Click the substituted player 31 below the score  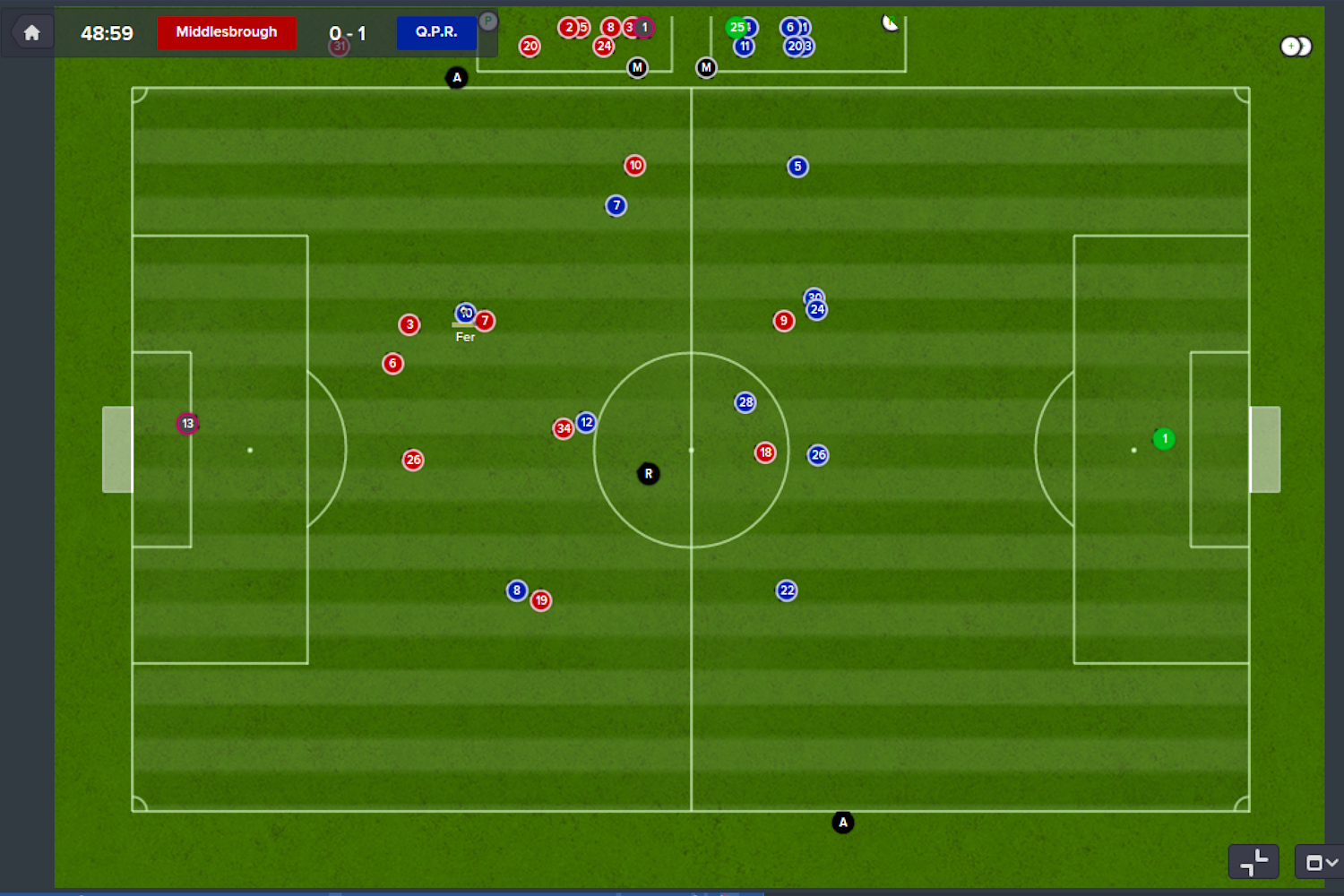[x=339, y=45]
